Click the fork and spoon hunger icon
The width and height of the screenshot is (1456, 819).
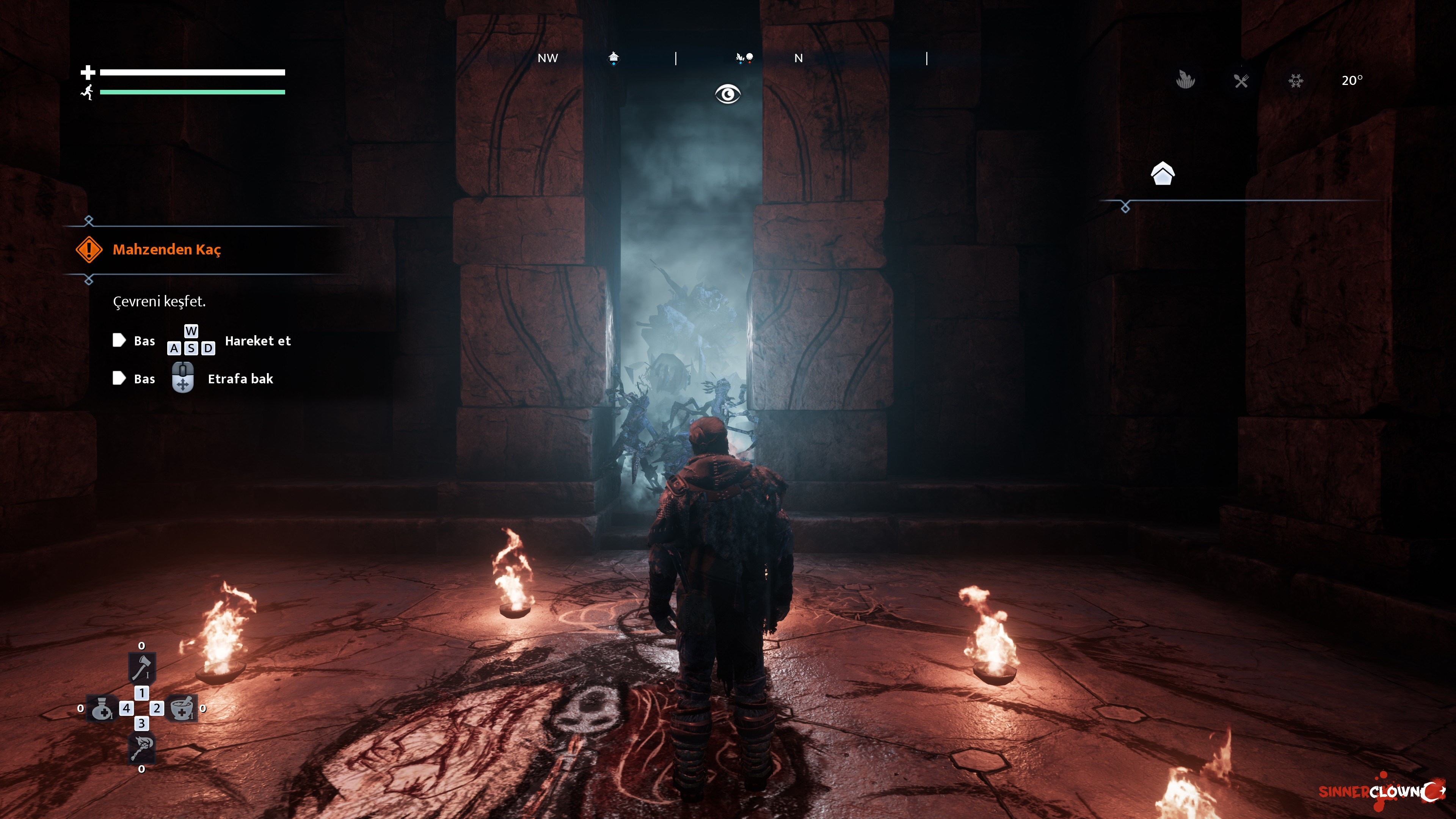pyautogui.click(x=1241, y=81)
